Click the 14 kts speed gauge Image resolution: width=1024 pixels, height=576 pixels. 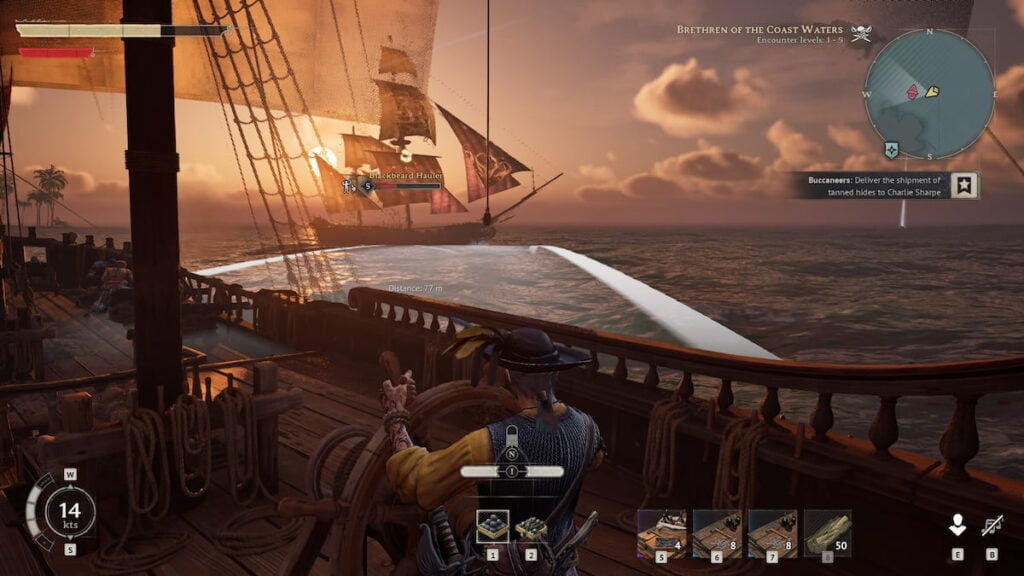point(70,511)
